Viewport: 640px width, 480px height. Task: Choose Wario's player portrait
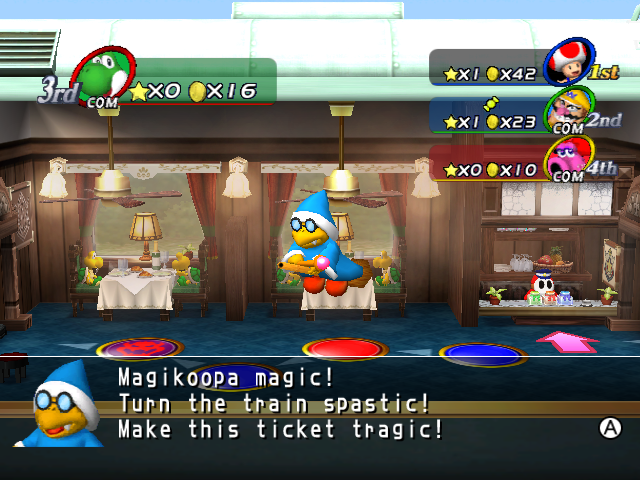point(568,112)
